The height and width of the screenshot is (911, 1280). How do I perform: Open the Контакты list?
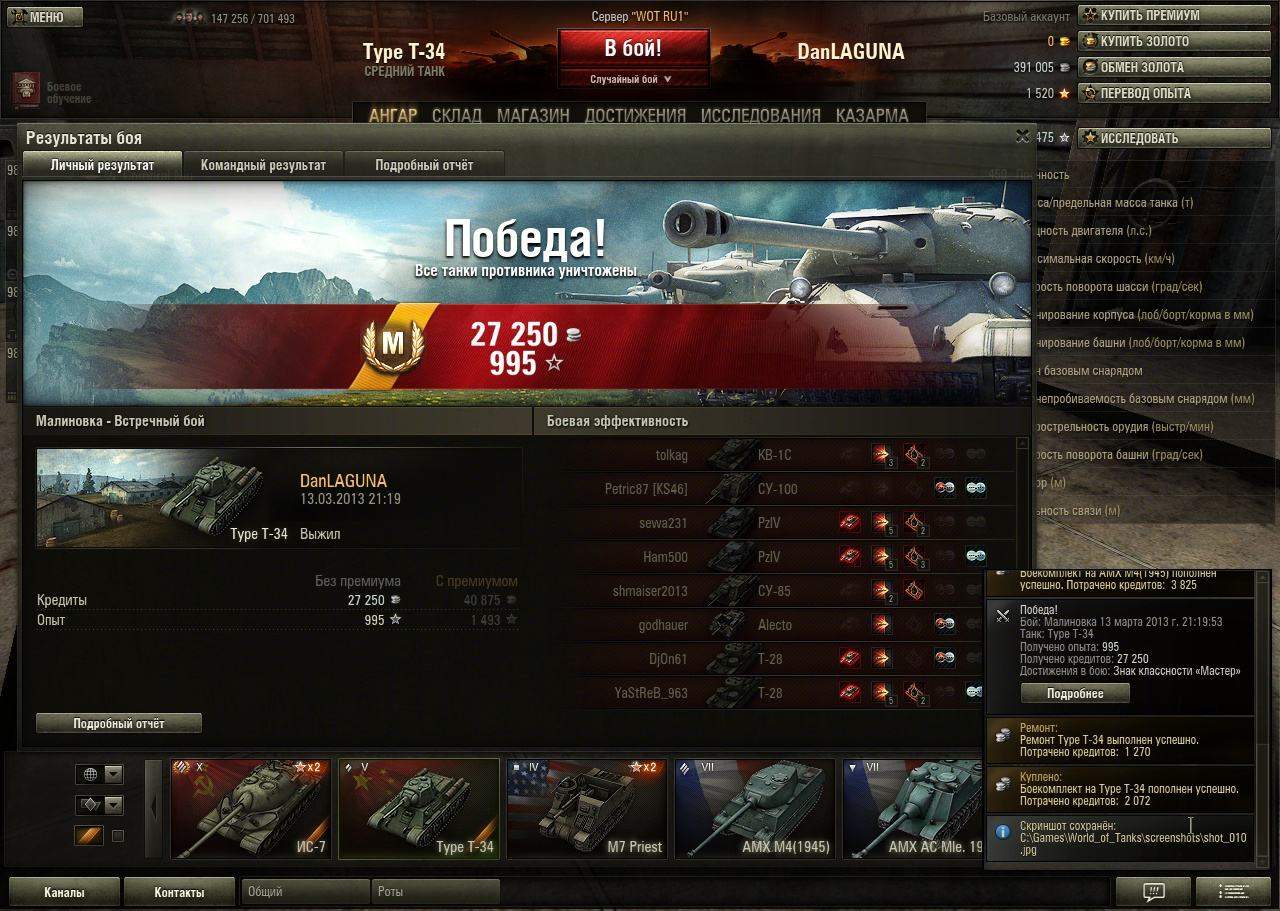click(x=179, y=892)
